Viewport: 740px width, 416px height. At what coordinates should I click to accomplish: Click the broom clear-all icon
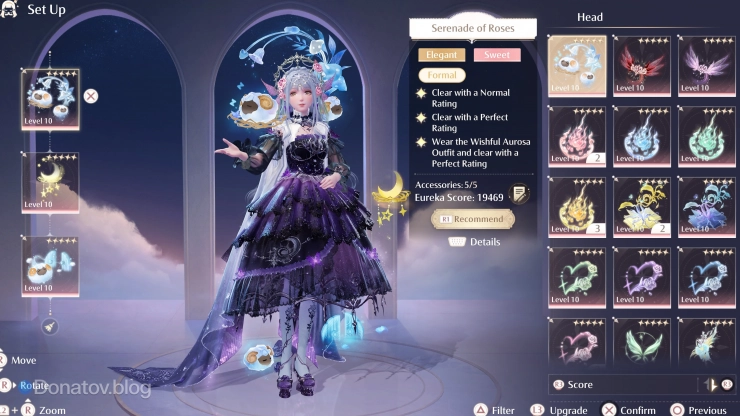[50, 326]
